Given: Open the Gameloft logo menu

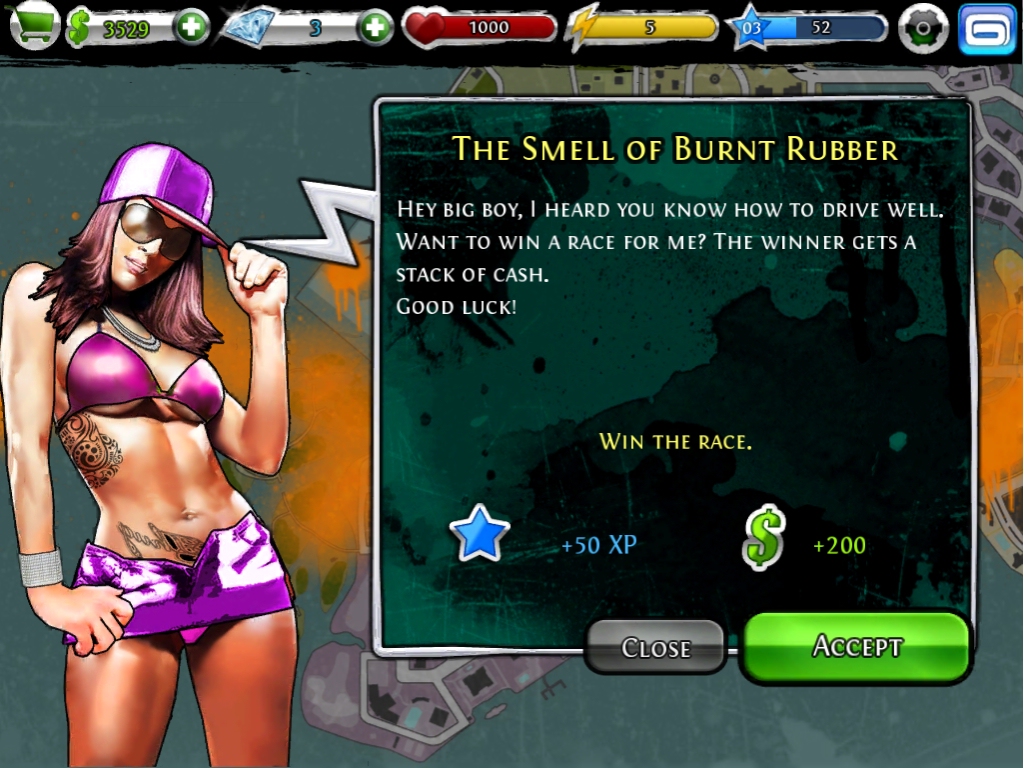Looking at the screenshot, I should pyautogui.click(x=986, y=29).
